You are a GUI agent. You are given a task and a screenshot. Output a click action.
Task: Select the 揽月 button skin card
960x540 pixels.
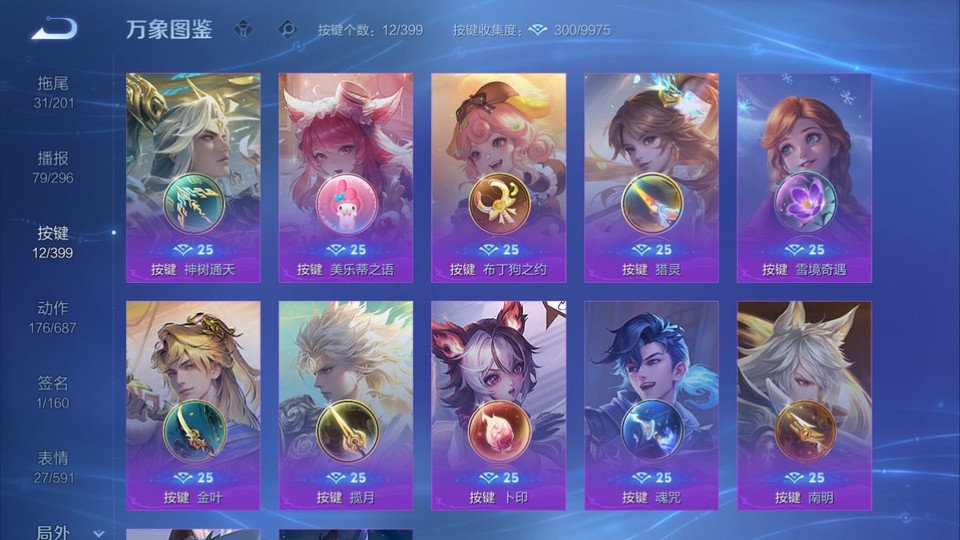click(x=346, y=405)
